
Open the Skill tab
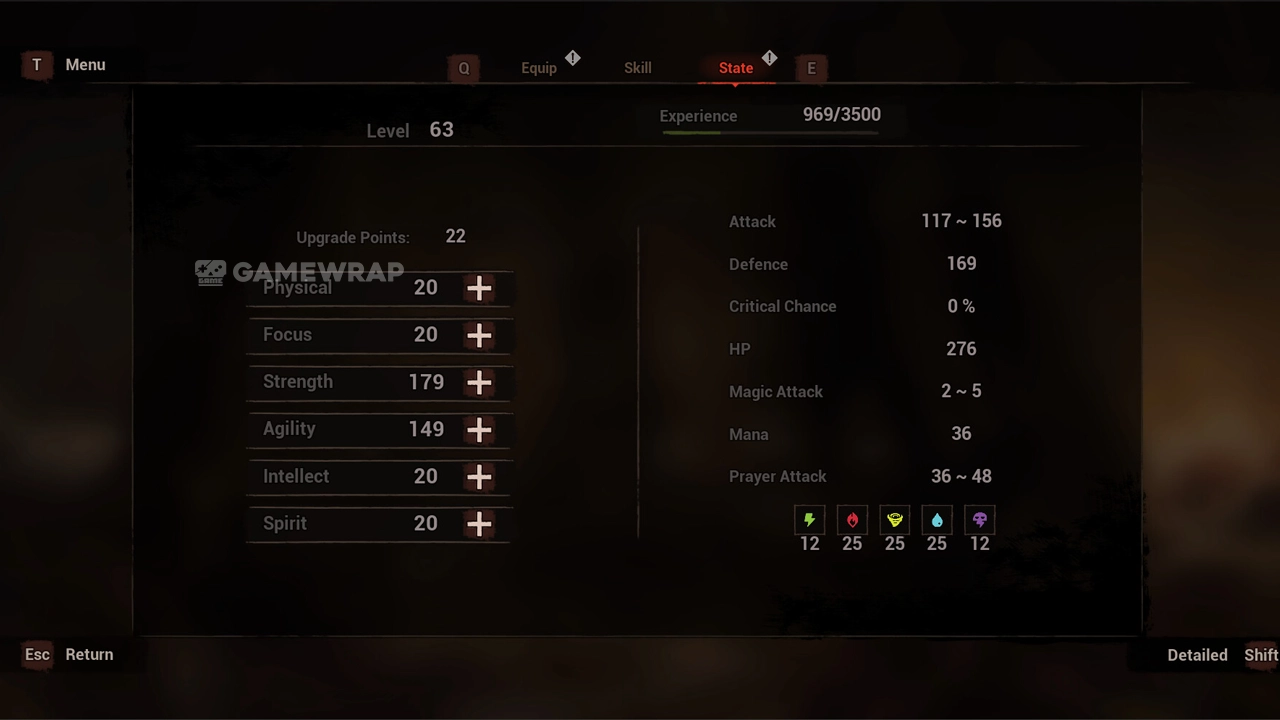(x=637, y=68)
